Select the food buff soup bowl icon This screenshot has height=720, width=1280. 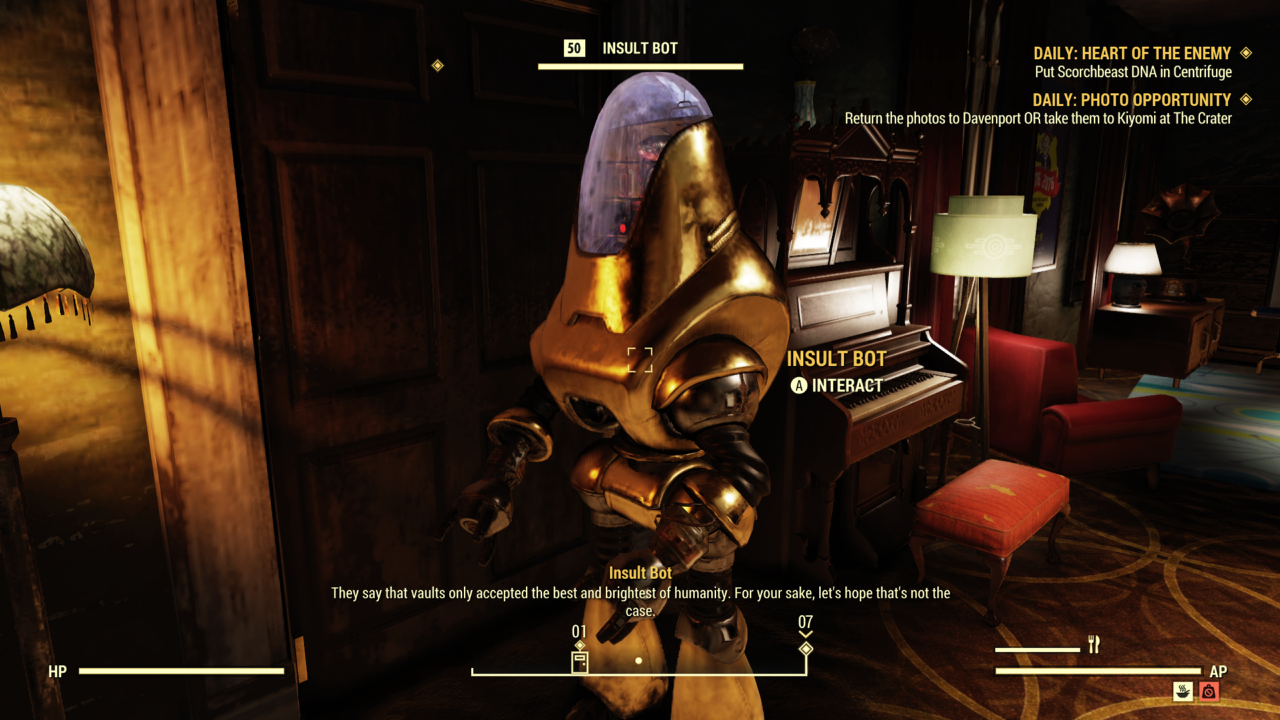[x=1182, y=692]
